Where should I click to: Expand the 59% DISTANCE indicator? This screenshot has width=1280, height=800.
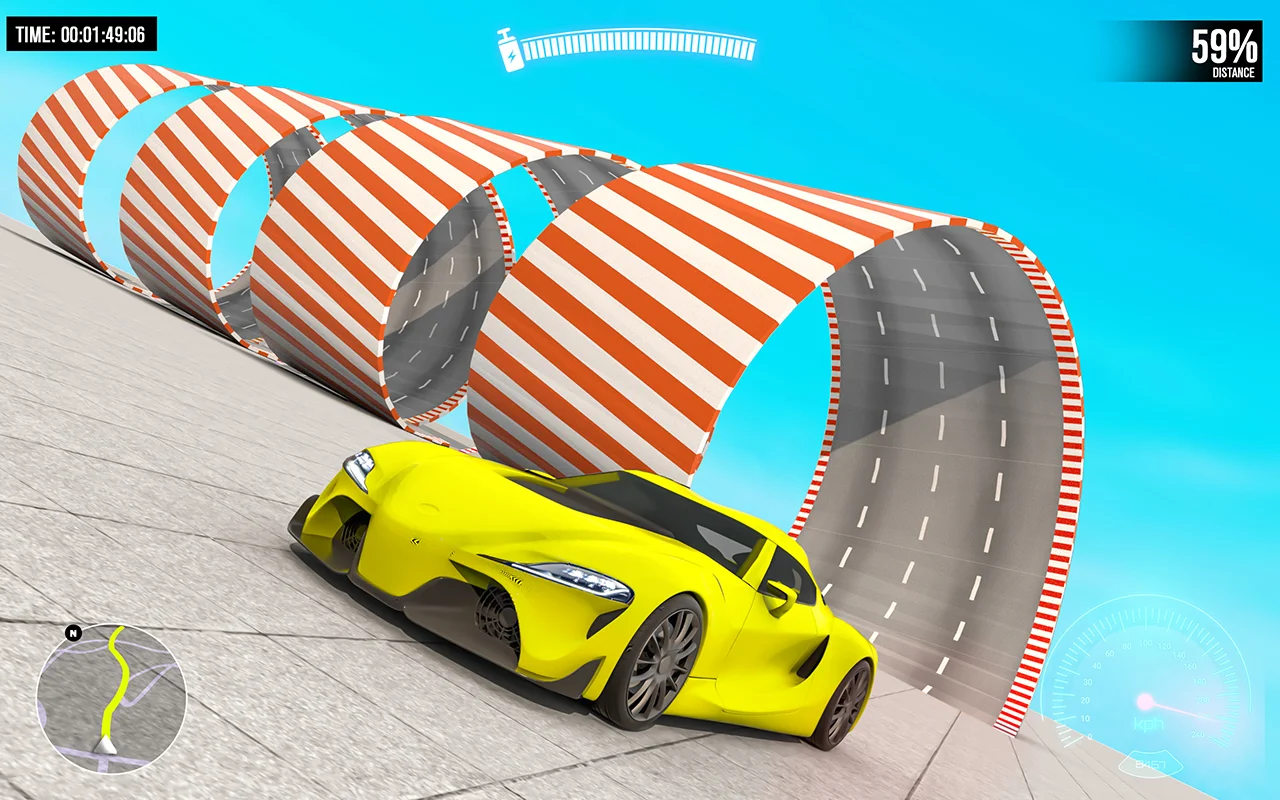coord(1220,48)
